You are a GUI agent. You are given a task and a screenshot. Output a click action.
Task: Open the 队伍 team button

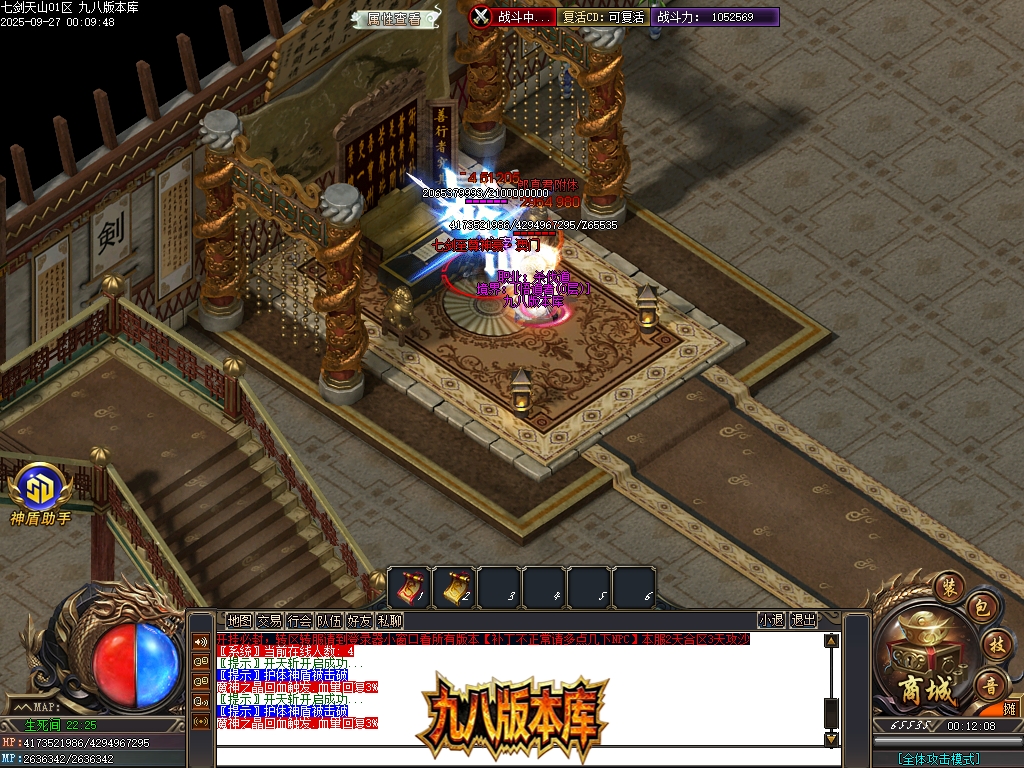(329, 621)
